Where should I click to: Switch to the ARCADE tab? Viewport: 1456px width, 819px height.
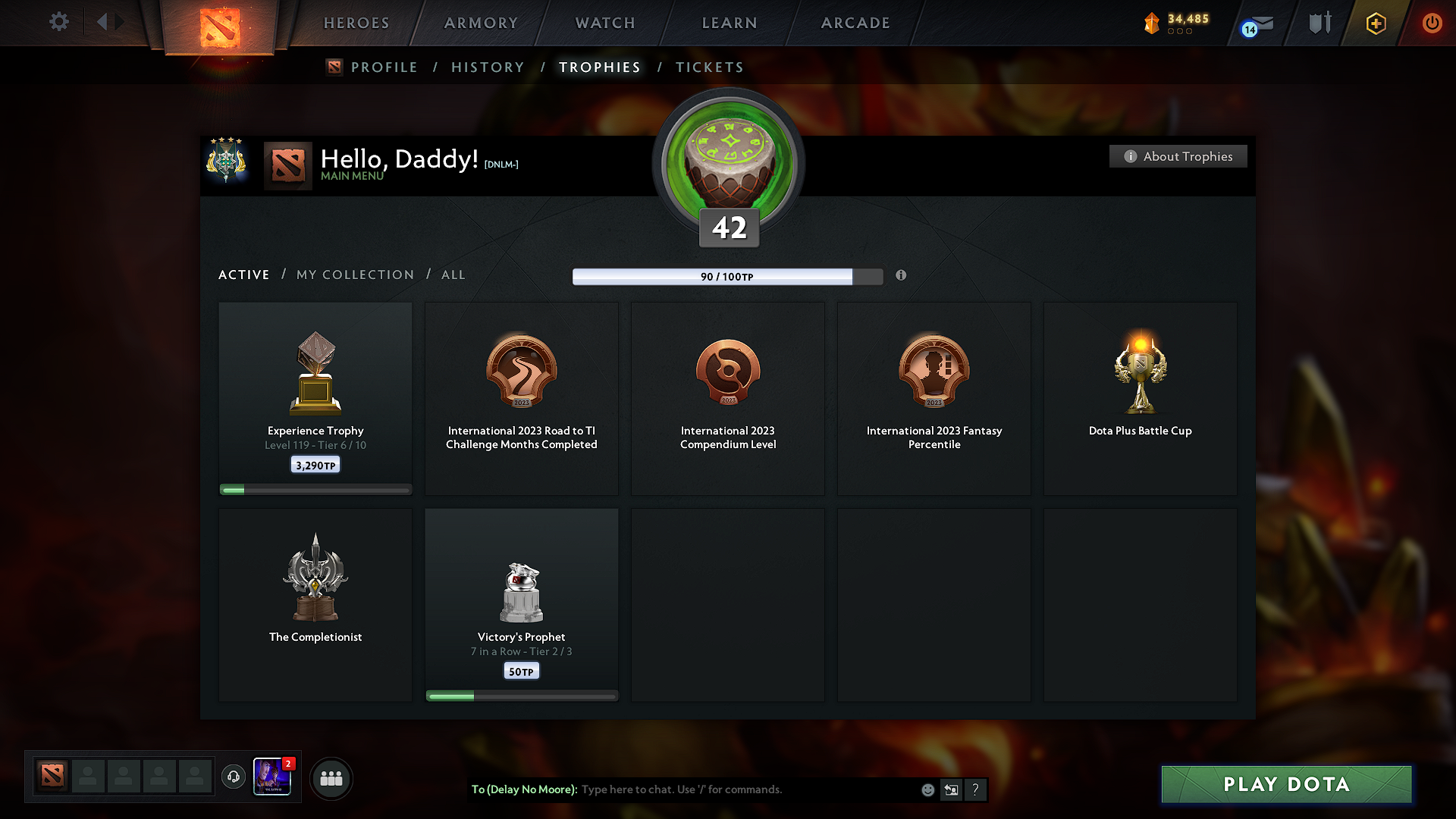click(x=855, y=23)
